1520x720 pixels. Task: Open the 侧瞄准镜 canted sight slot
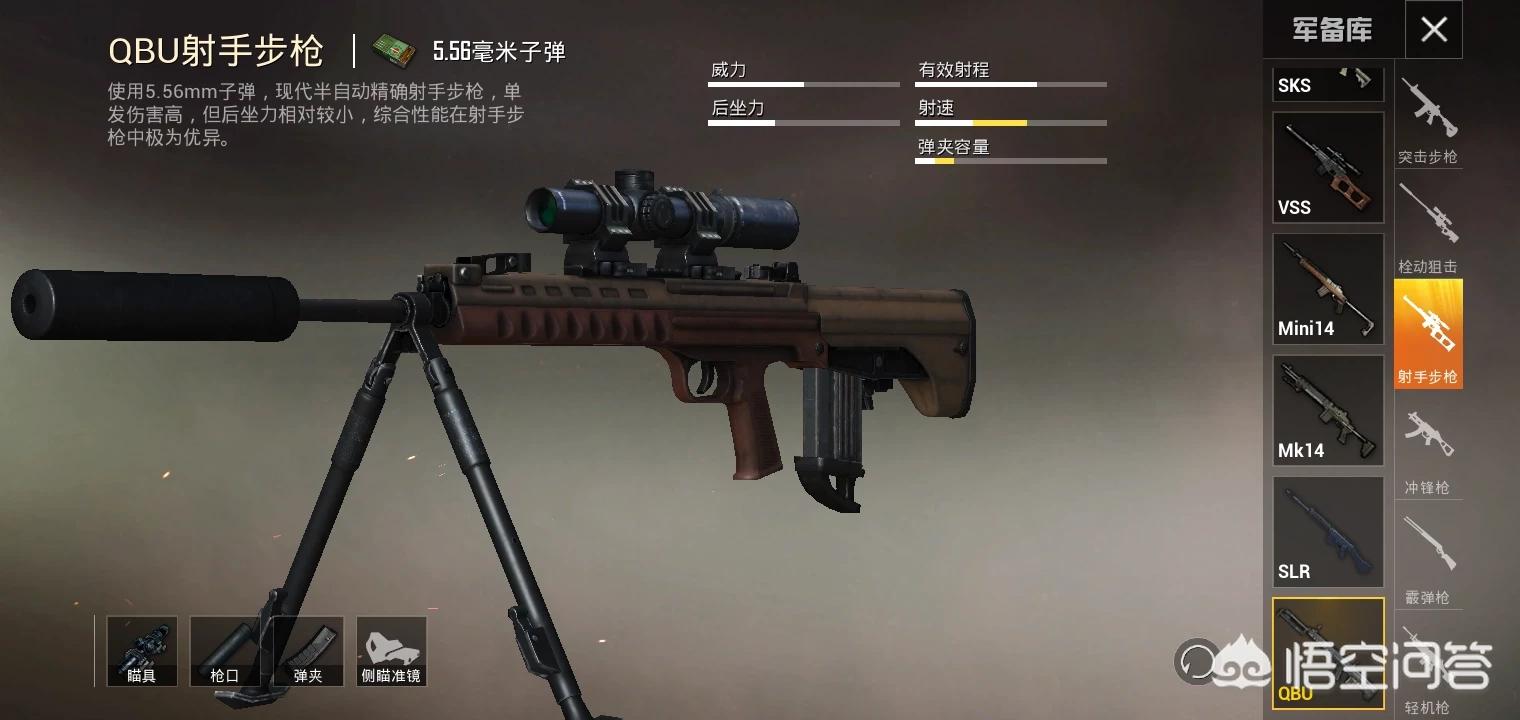(391, 651)
